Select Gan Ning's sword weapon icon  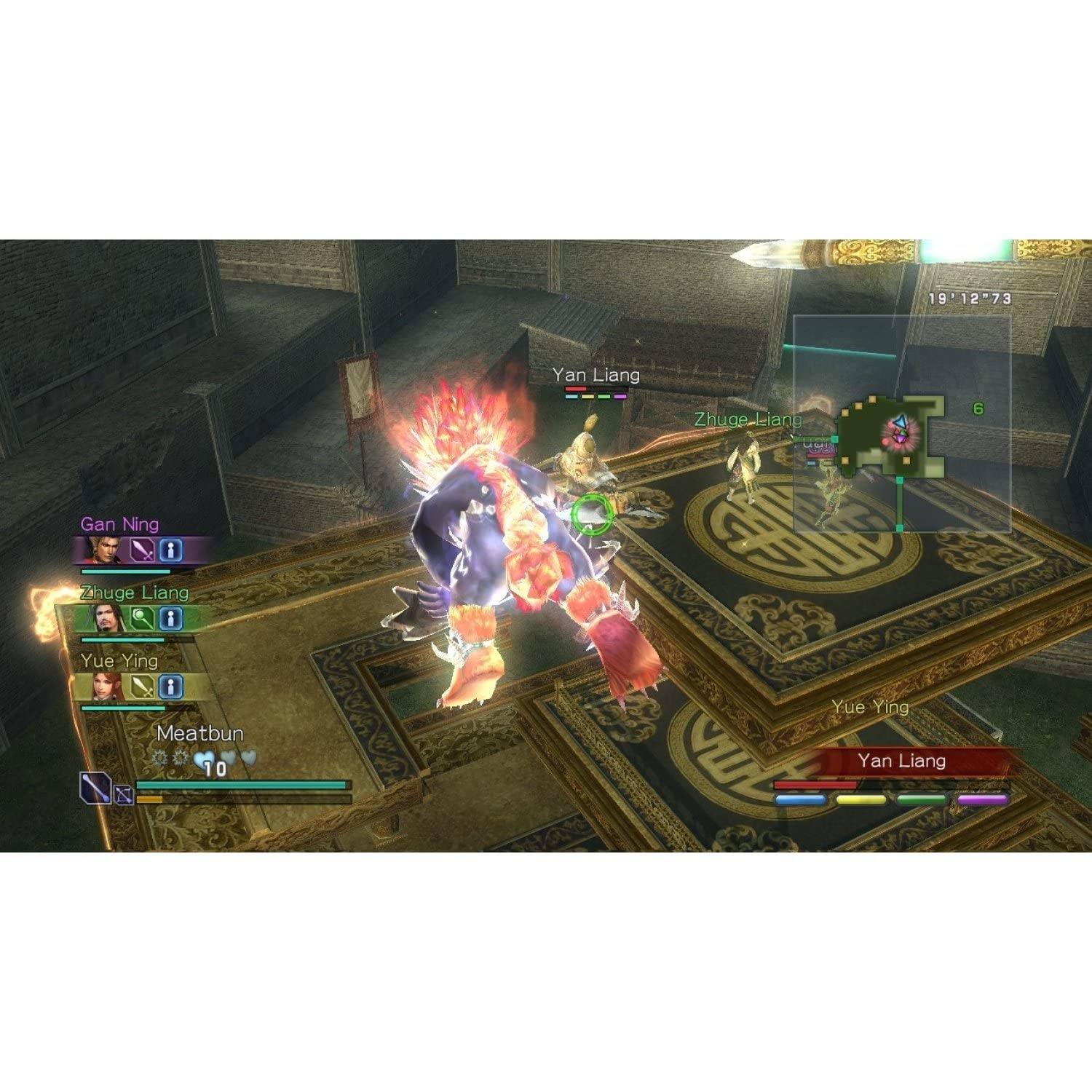click(x=142, y=550)
